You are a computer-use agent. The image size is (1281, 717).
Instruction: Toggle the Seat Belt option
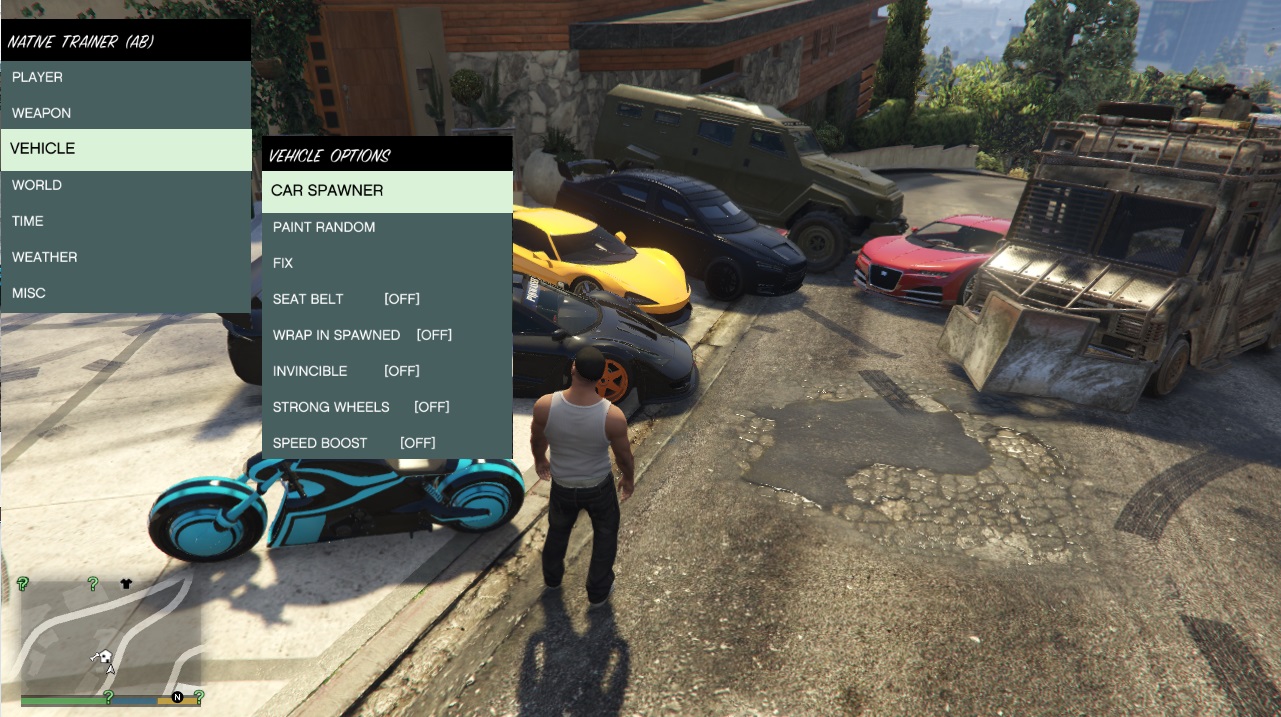point(387,300)
